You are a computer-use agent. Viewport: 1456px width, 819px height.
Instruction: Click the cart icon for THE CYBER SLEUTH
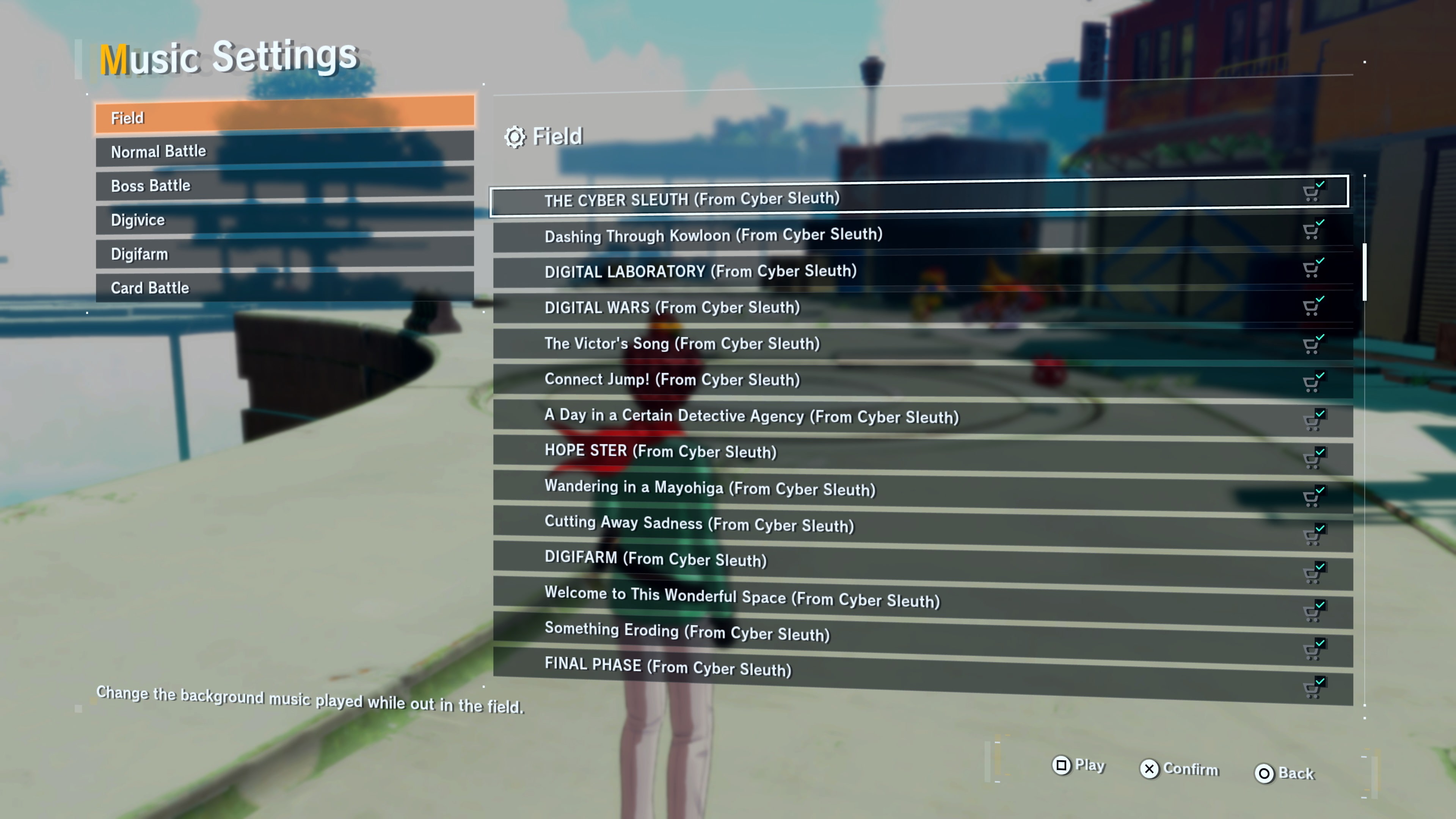(1312, 192)
